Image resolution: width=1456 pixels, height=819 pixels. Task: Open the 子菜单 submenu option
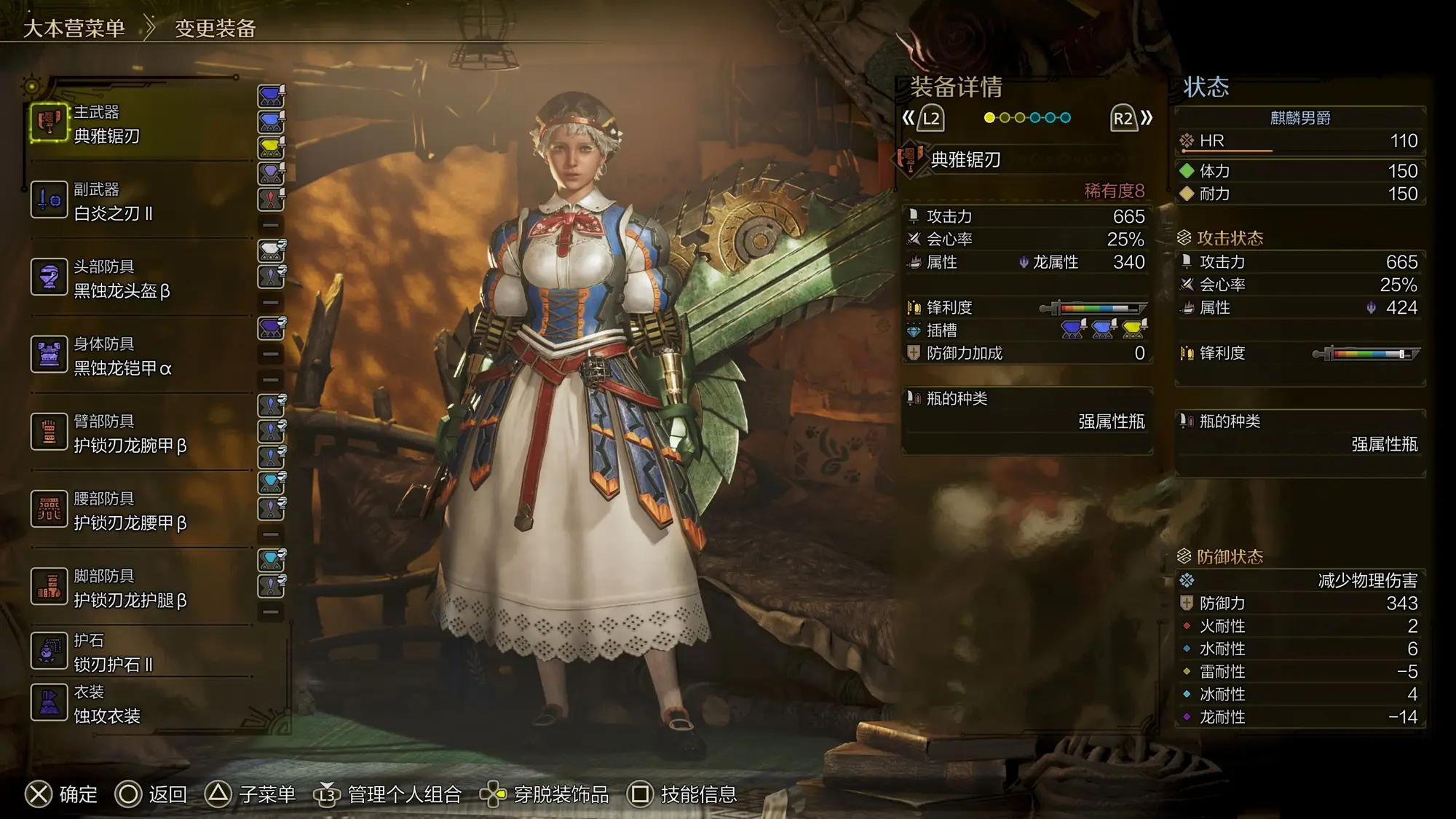[x=267, y=794]
